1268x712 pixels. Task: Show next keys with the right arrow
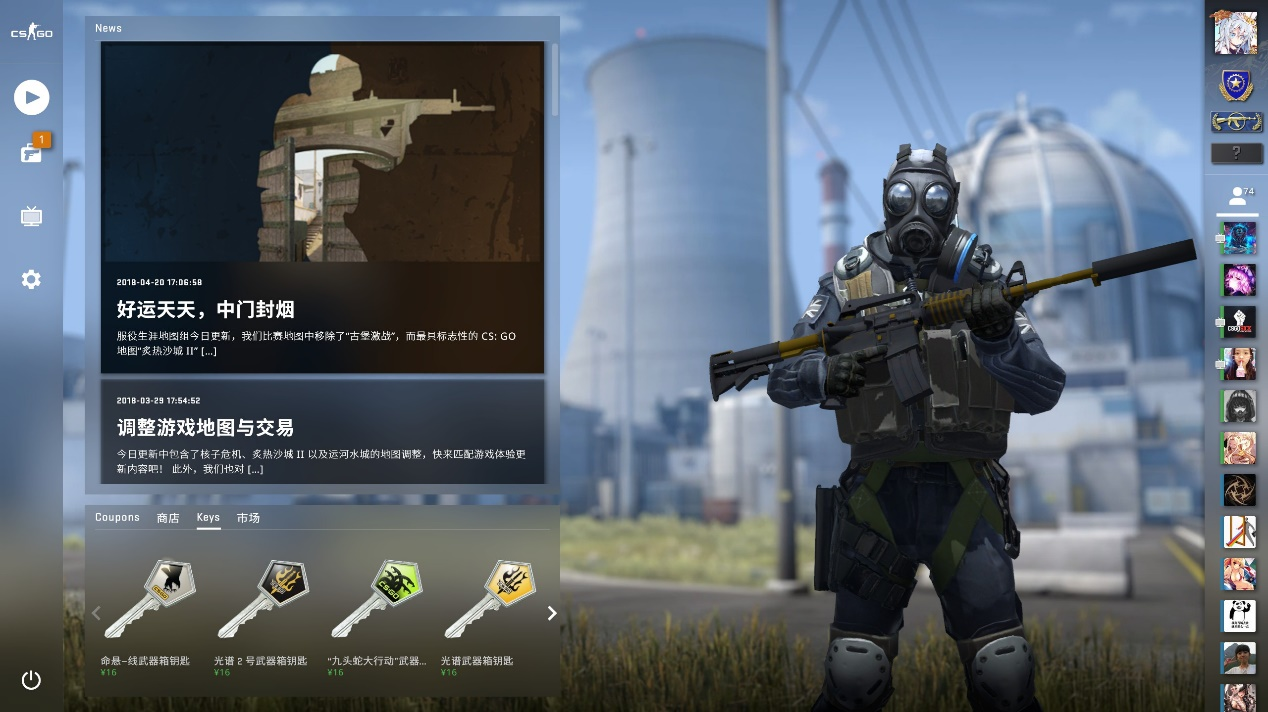click(551, 613)
